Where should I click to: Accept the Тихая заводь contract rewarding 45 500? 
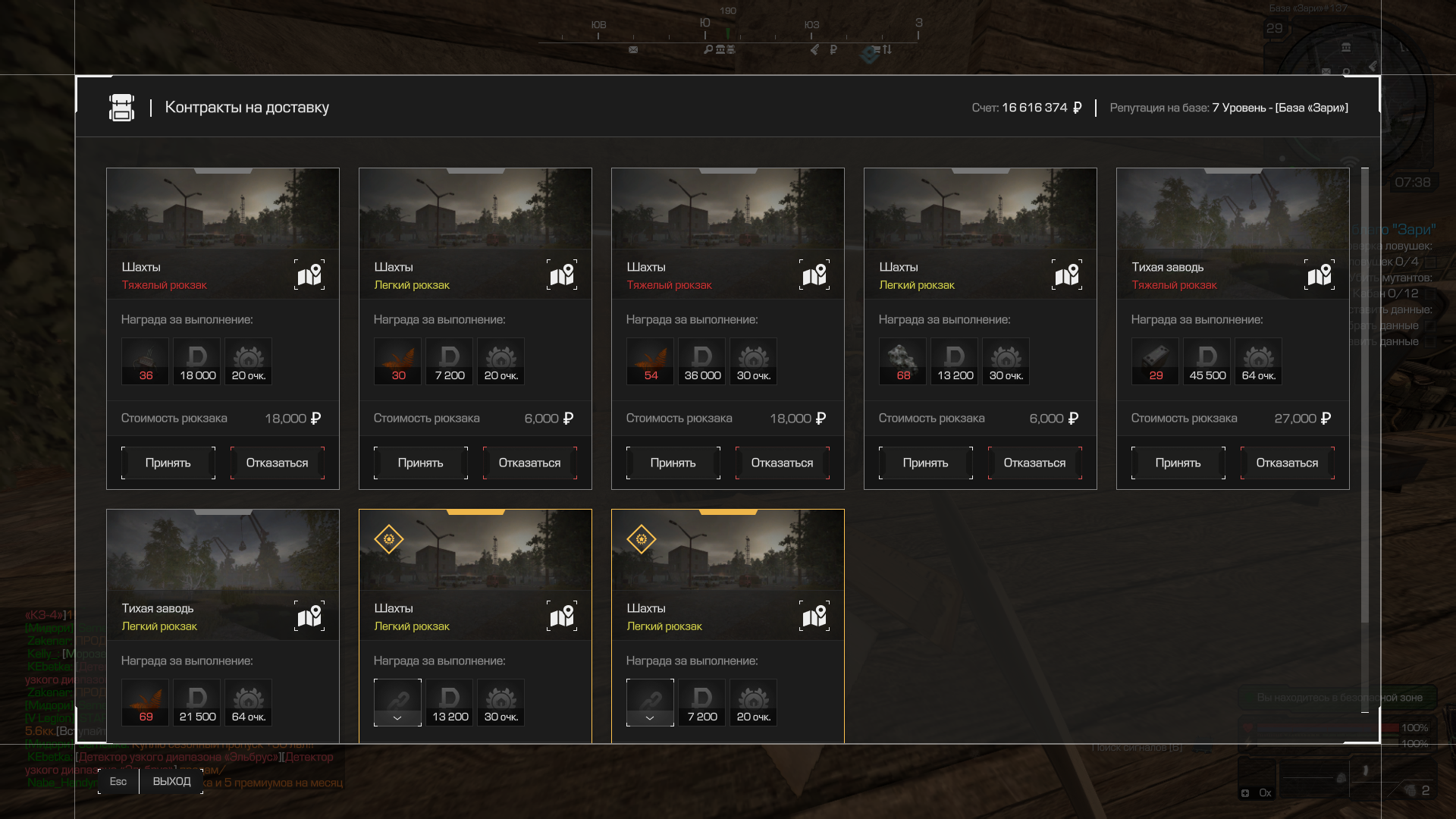coord(1178,463)
